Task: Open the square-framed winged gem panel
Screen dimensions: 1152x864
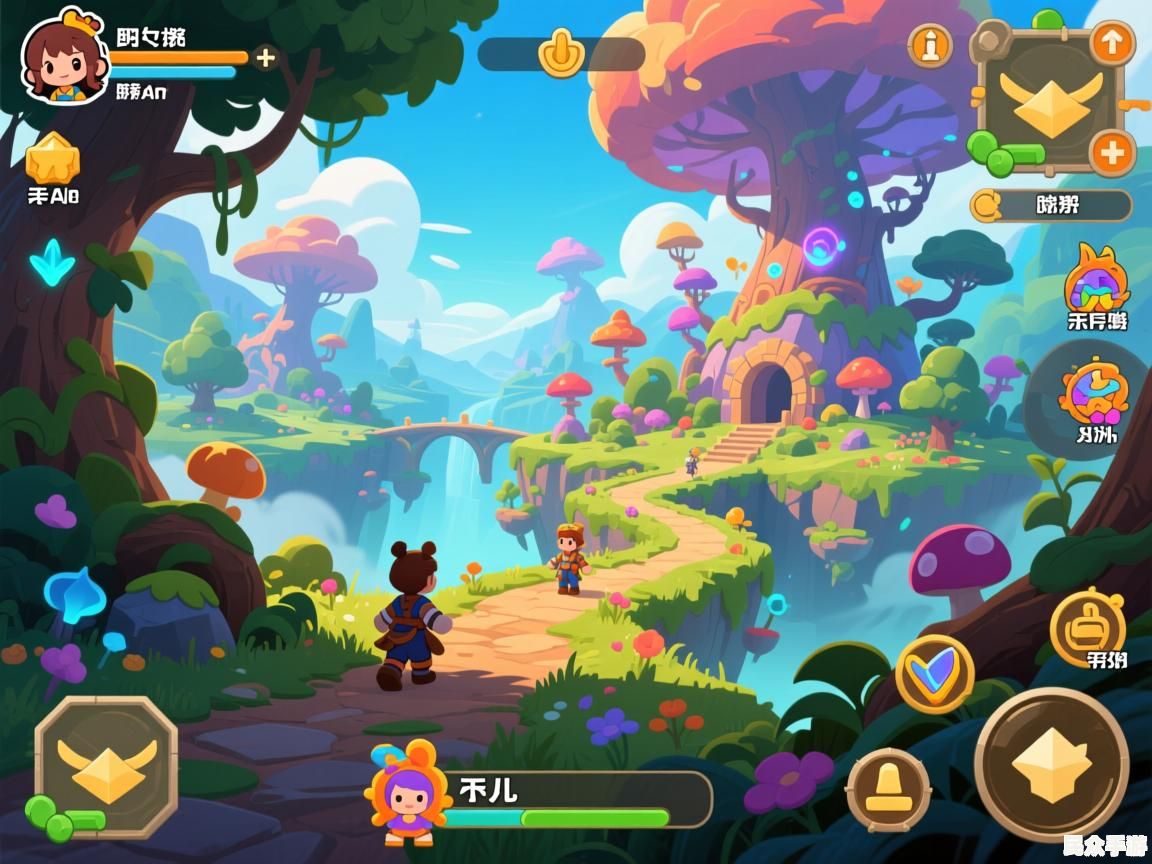Action: [1049, 101]
